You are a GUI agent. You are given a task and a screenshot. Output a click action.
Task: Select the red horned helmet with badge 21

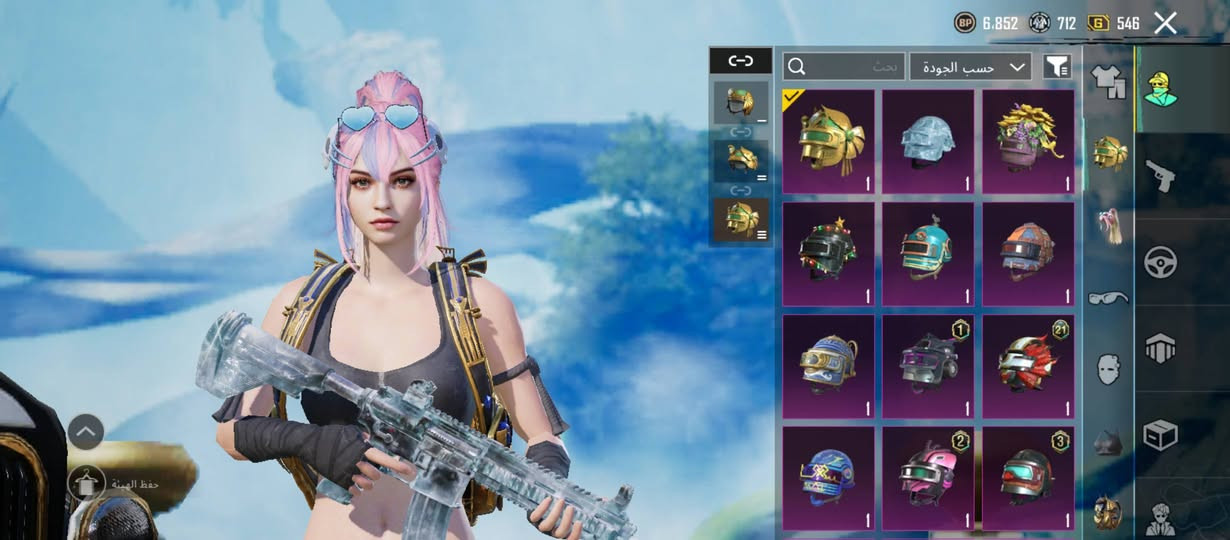point(1028,366)
